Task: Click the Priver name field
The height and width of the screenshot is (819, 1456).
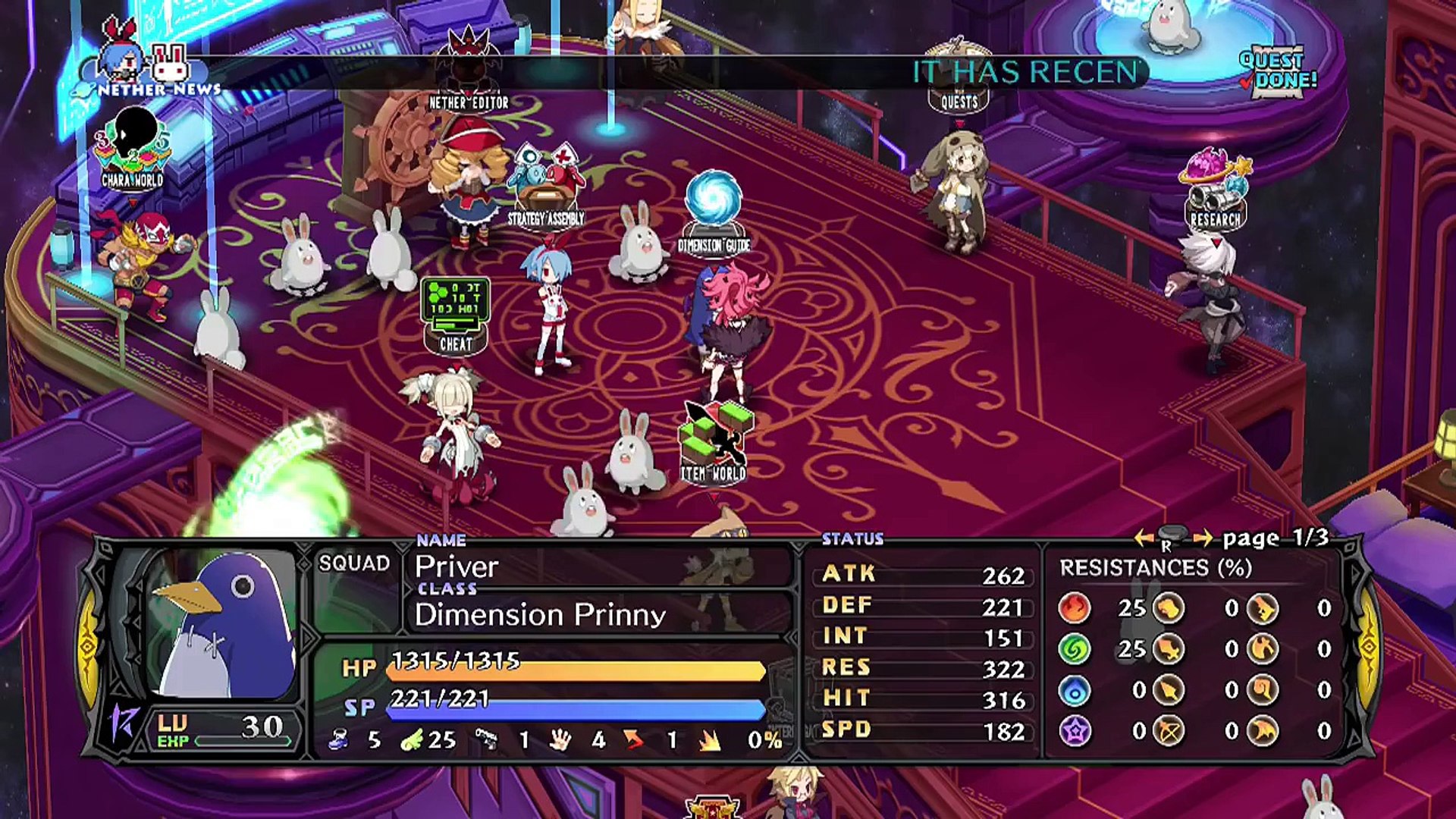Action: [457, 566]
